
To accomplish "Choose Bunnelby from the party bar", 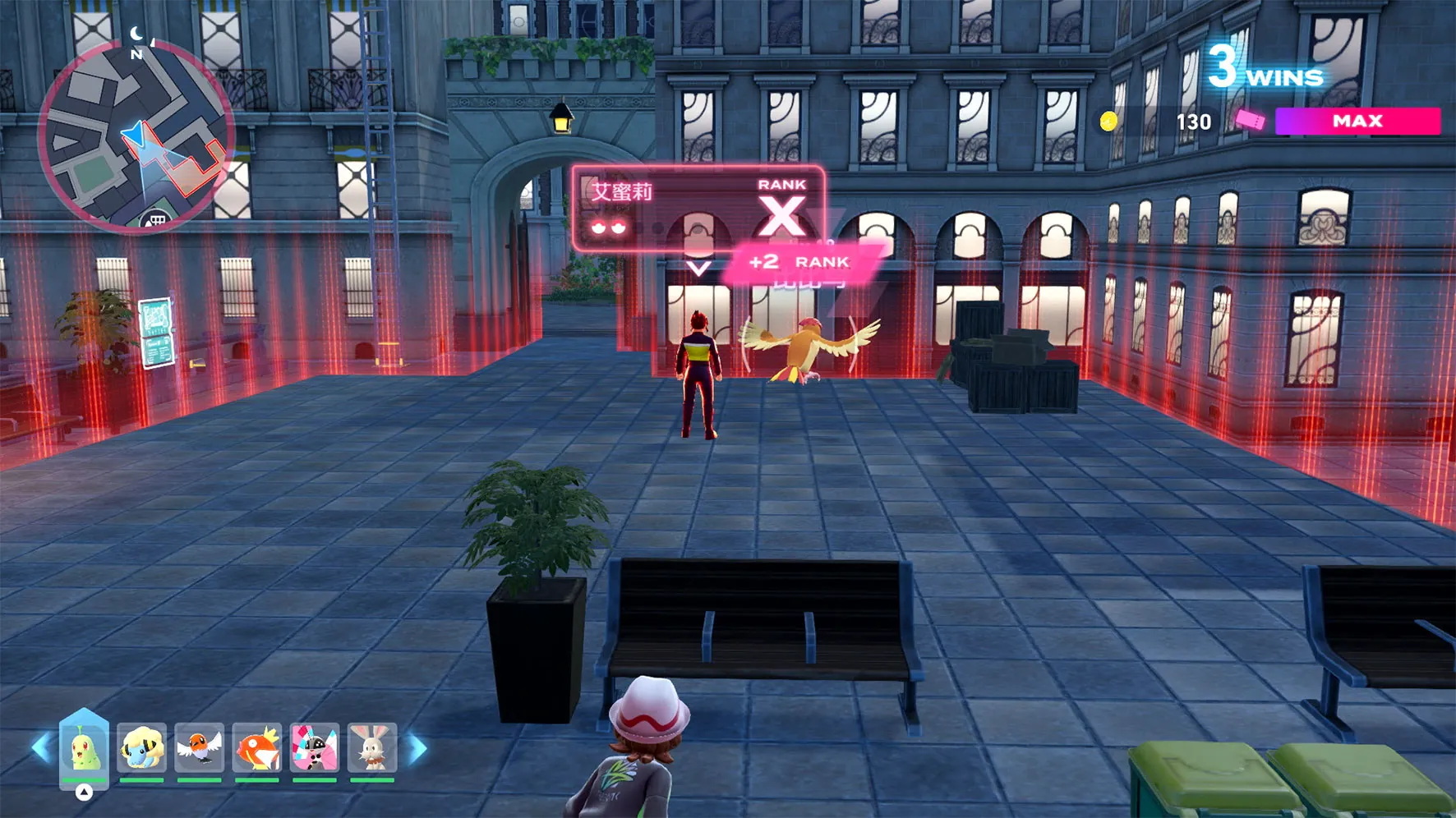I will point(372,748).
